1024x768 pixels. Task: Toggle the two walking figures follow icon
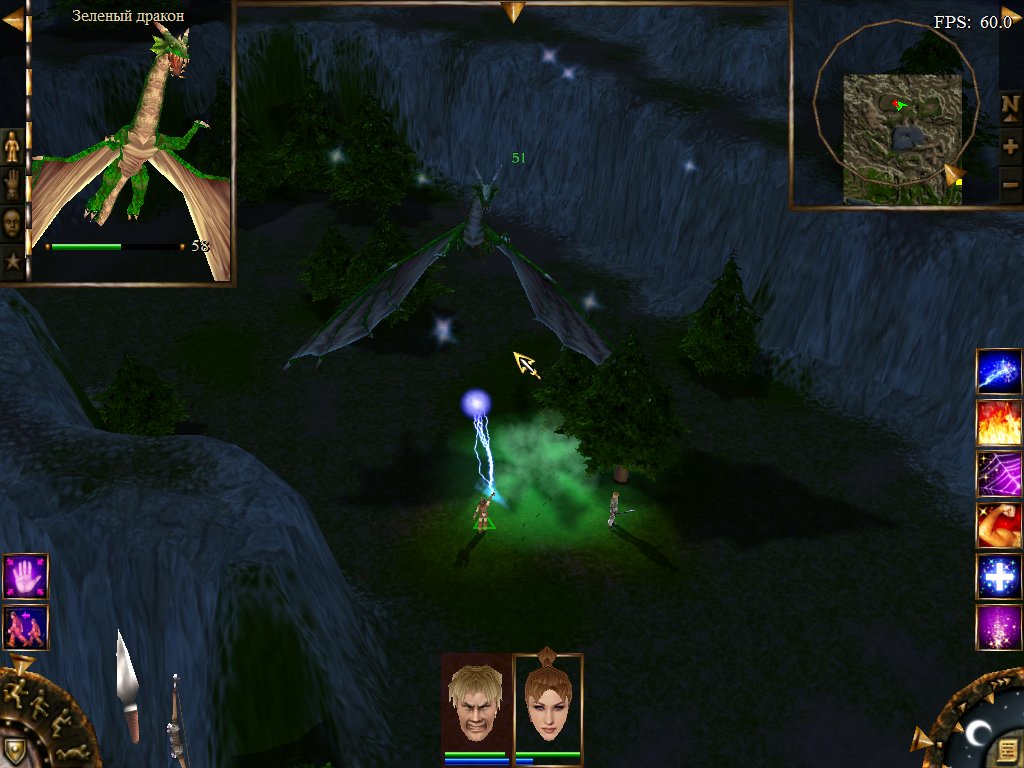pyautogui.click(x=25, y=627)
